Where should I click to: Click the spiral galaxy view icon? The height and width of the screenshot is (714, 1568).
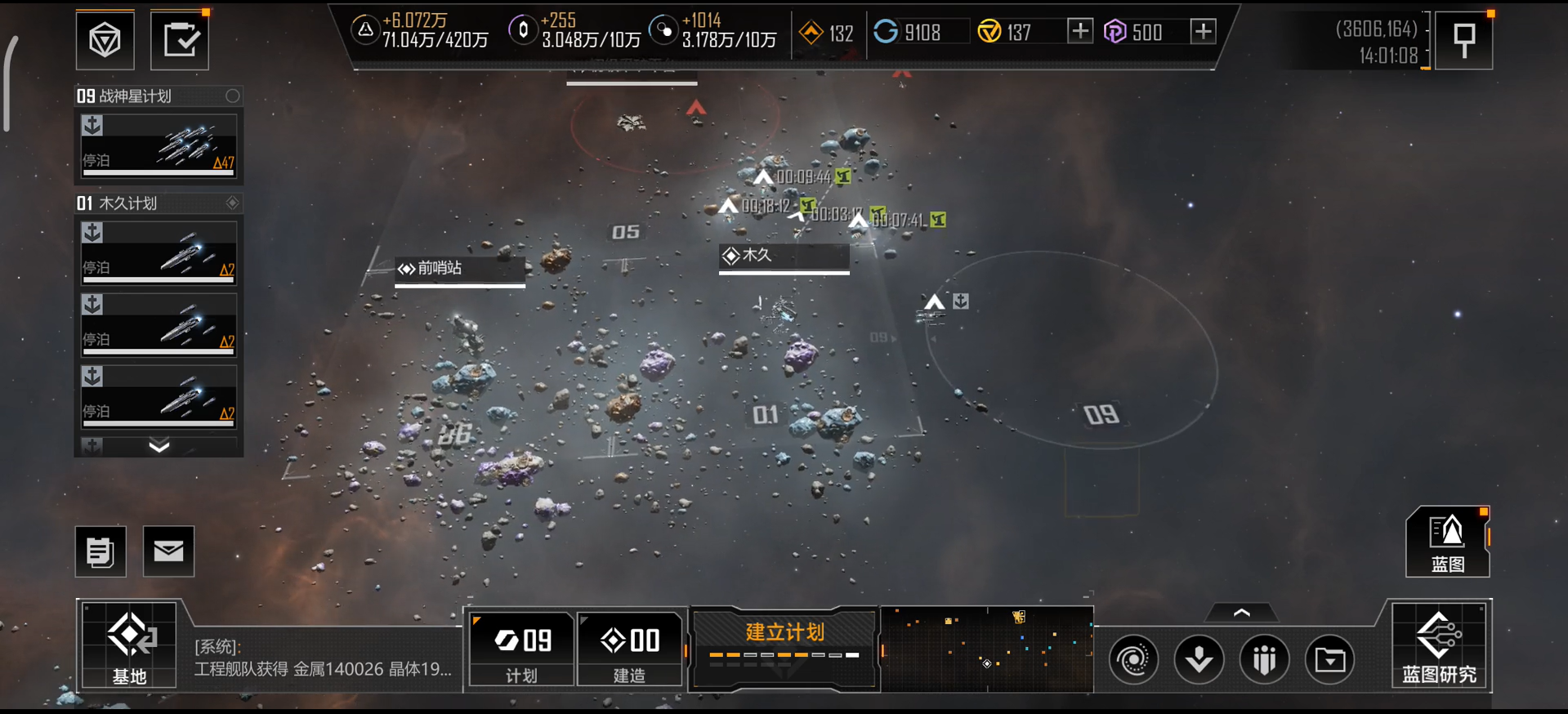(1133, 659)
